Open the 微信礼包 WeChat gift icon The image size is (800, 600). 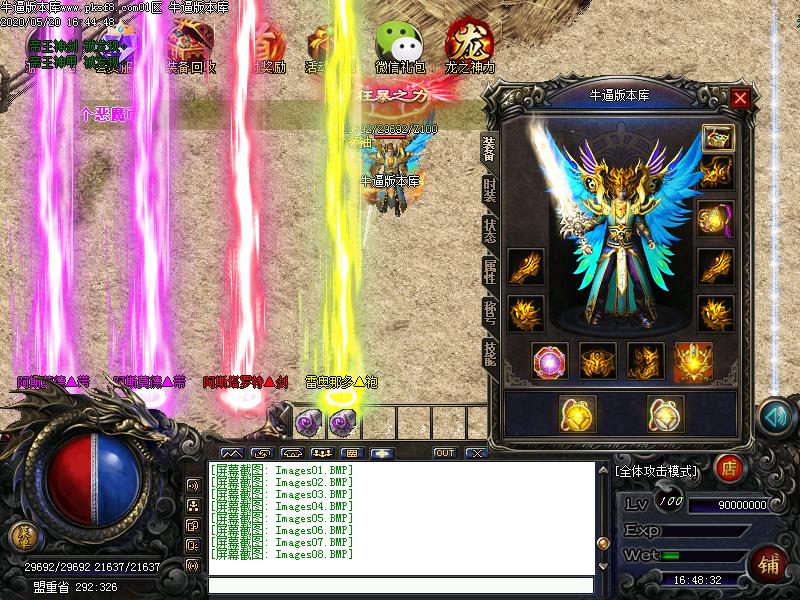(x=398, y=45)
